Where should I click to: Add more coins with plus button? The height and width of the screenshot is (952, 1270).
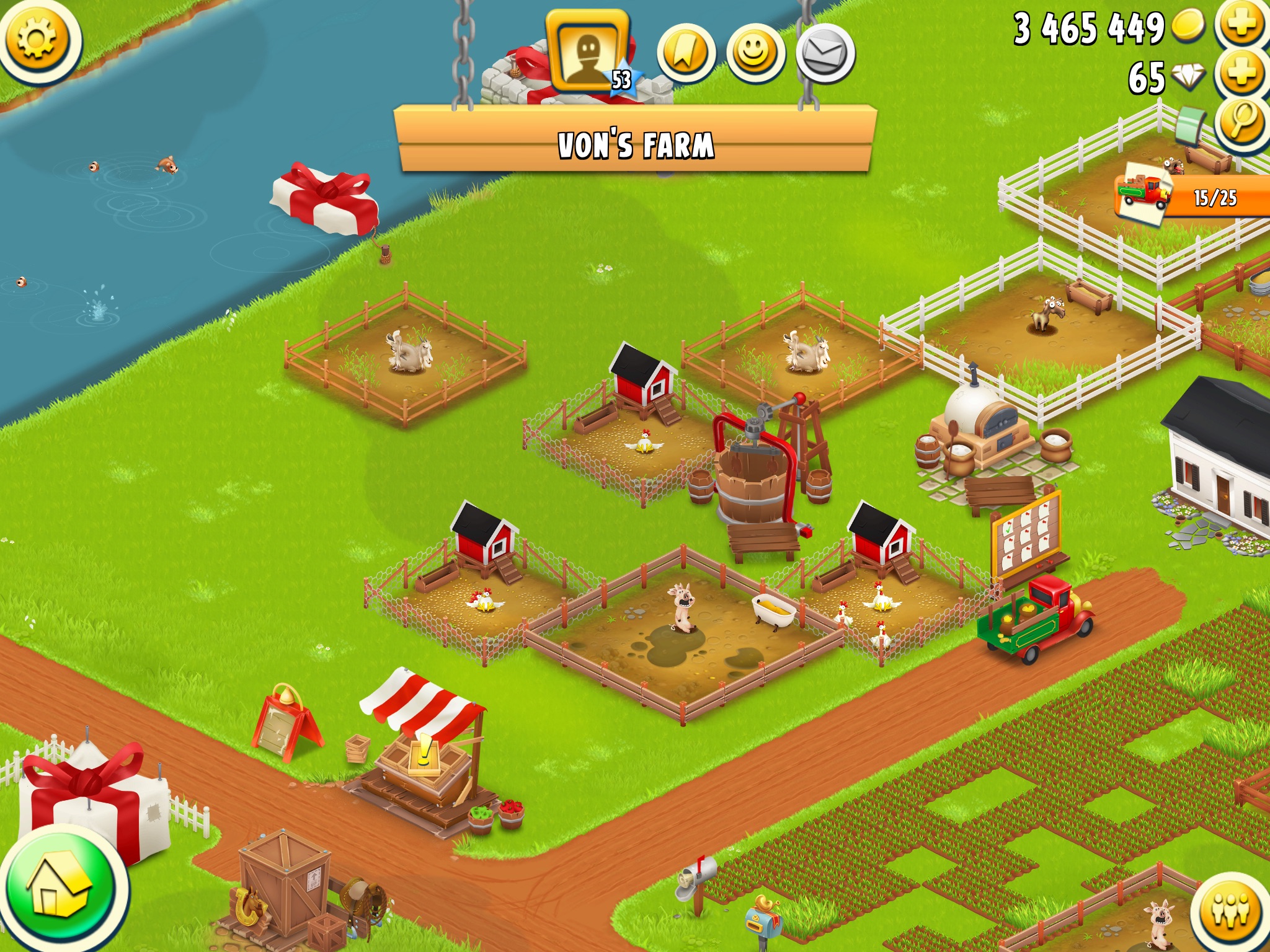point(1241,25)
